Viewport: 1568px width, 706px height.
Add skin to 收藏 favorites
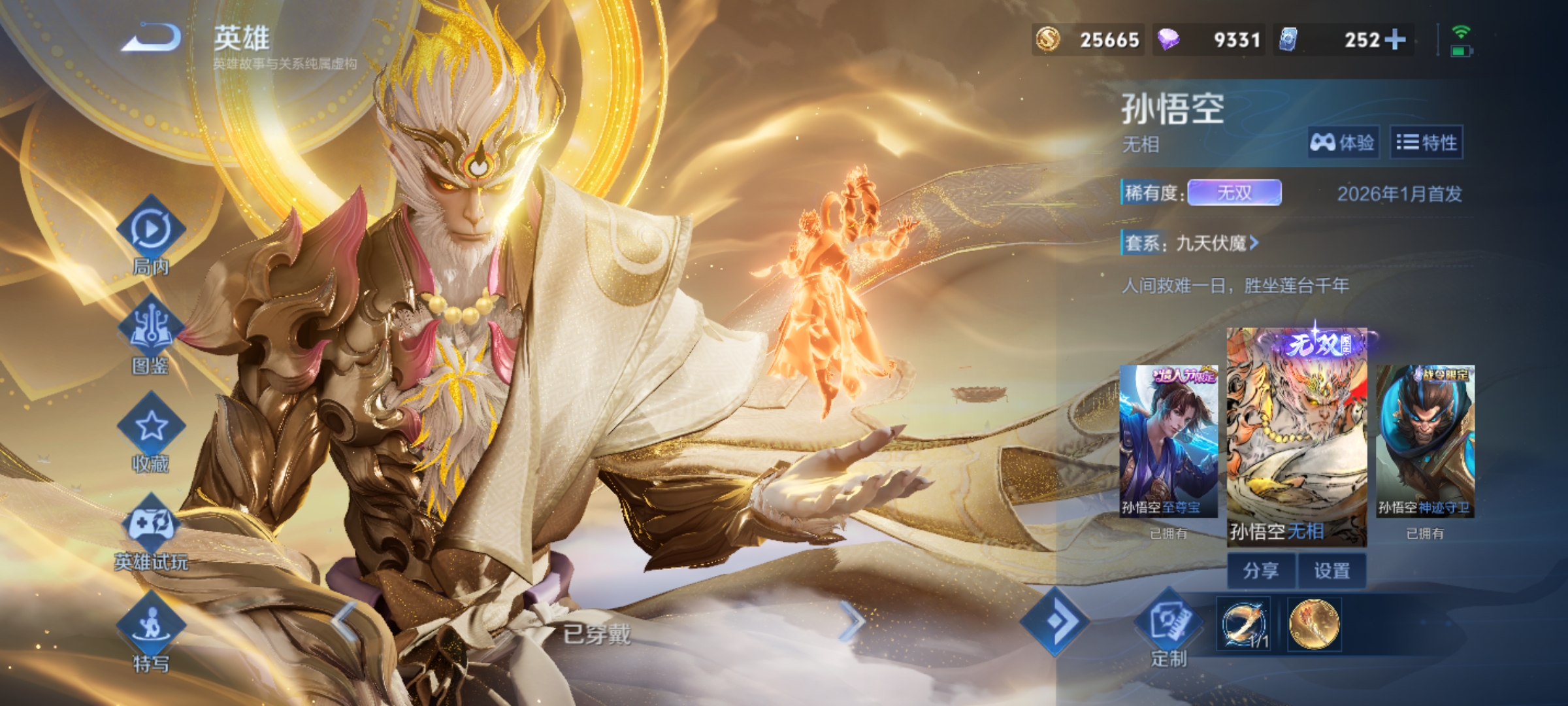click(x=151, y=427)
